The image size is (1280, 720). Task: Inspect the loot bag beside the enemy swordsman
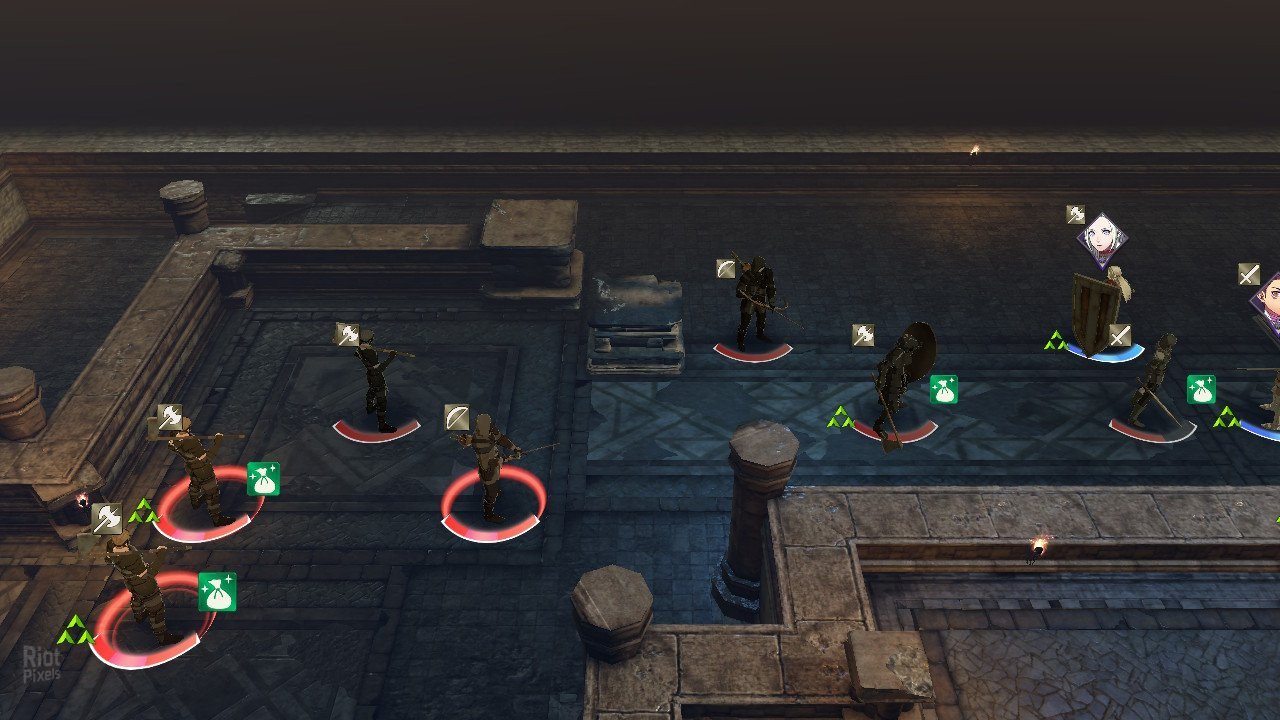tap(1201, 389)
